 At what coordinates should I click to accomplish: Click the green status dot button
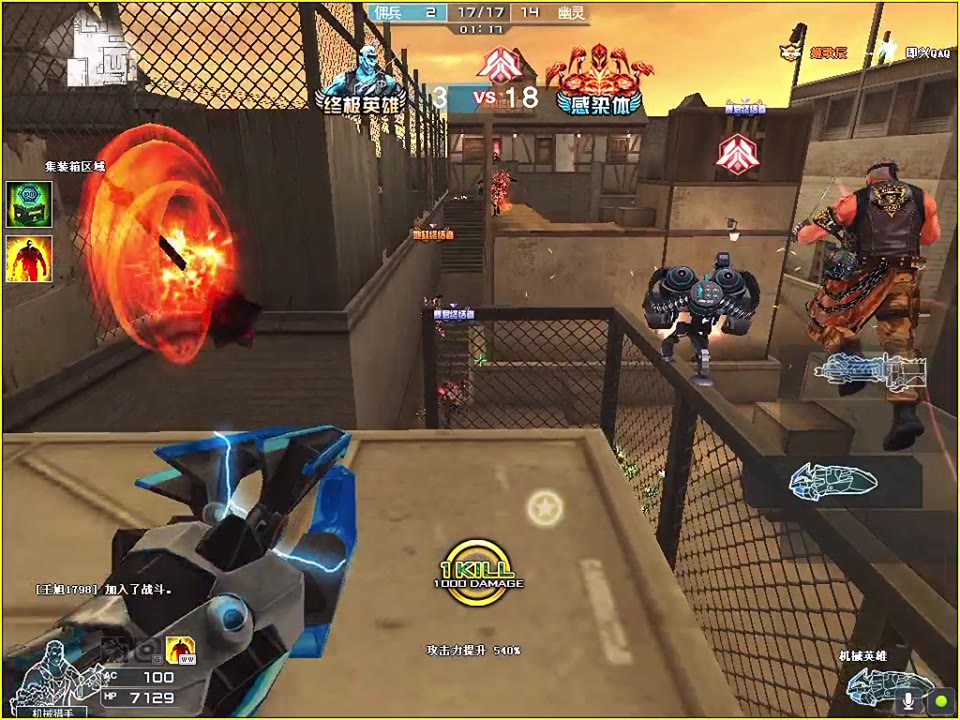click(x=941, y=699)
